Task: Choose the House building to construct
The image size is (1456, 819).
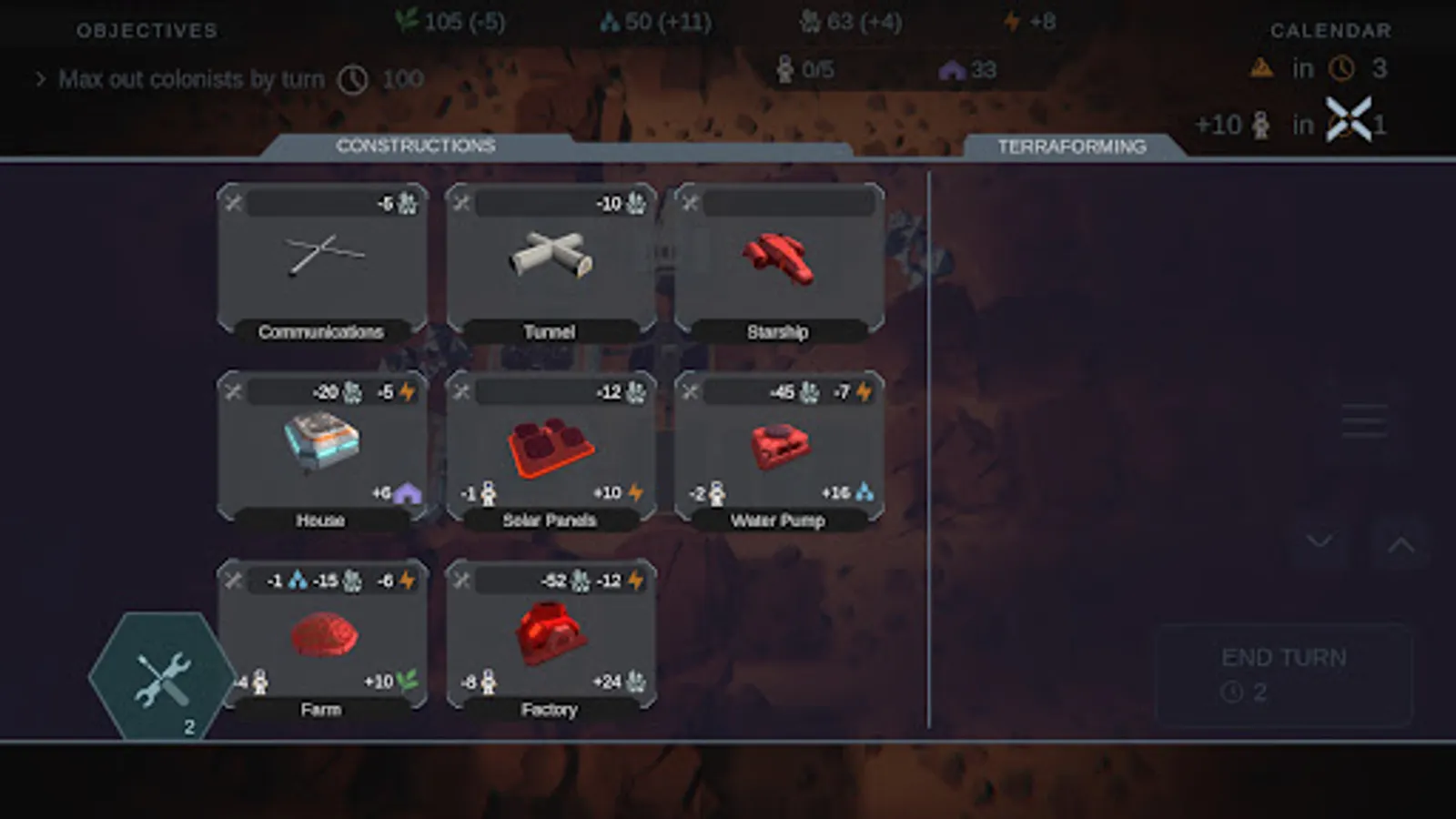Action: [x=320, y=446]
